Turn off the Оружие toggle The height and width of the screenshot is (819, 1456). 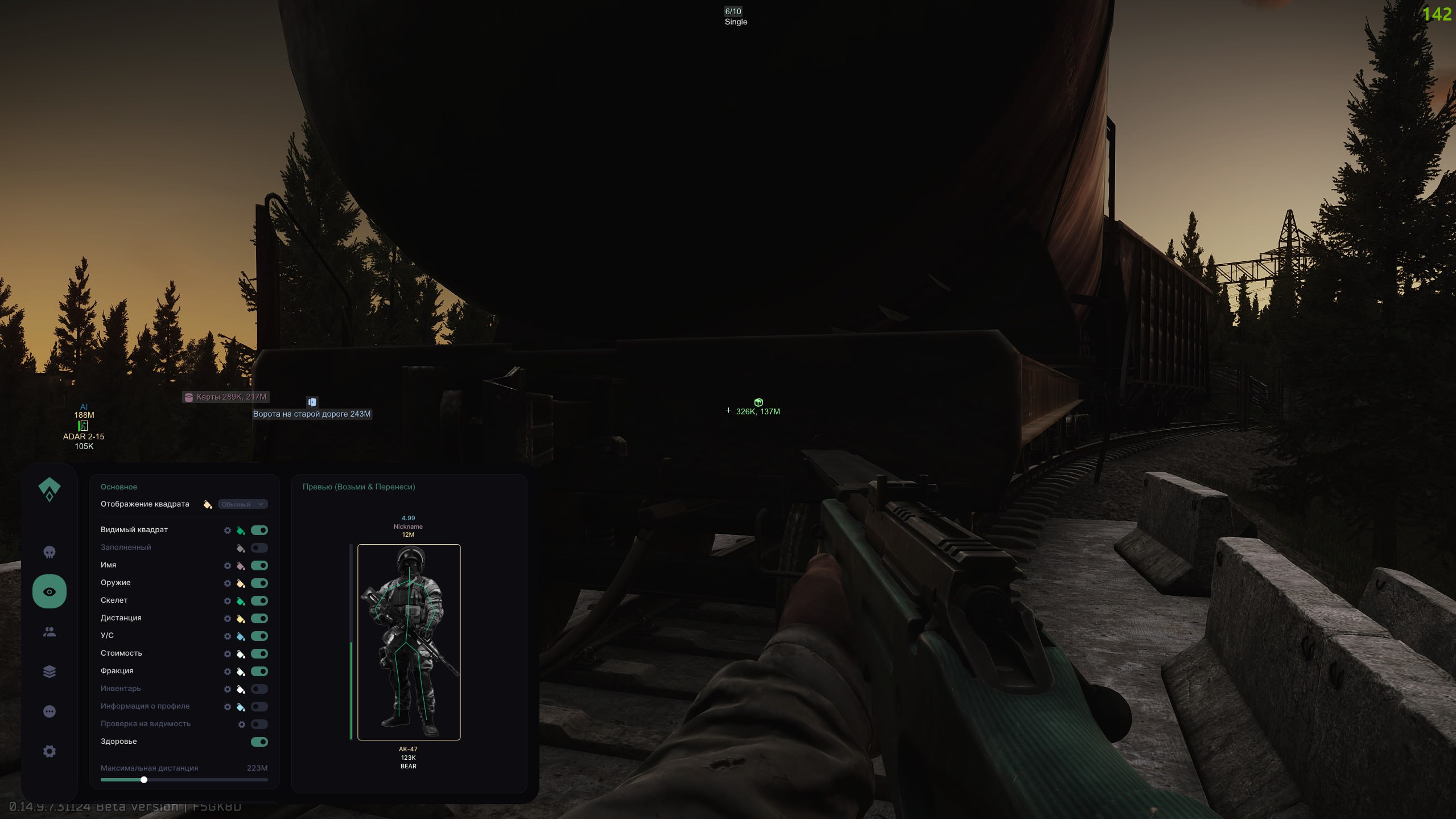coord(259,583)
